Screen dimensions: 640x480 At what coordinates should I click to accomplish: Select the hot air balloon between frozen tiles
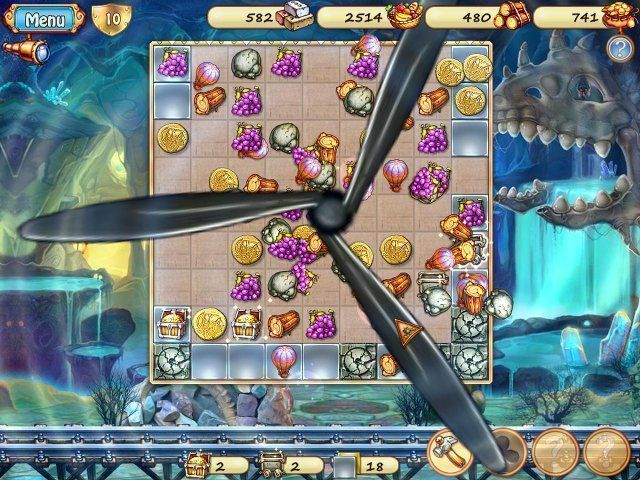pyautogui.click(x=284, y=357)
